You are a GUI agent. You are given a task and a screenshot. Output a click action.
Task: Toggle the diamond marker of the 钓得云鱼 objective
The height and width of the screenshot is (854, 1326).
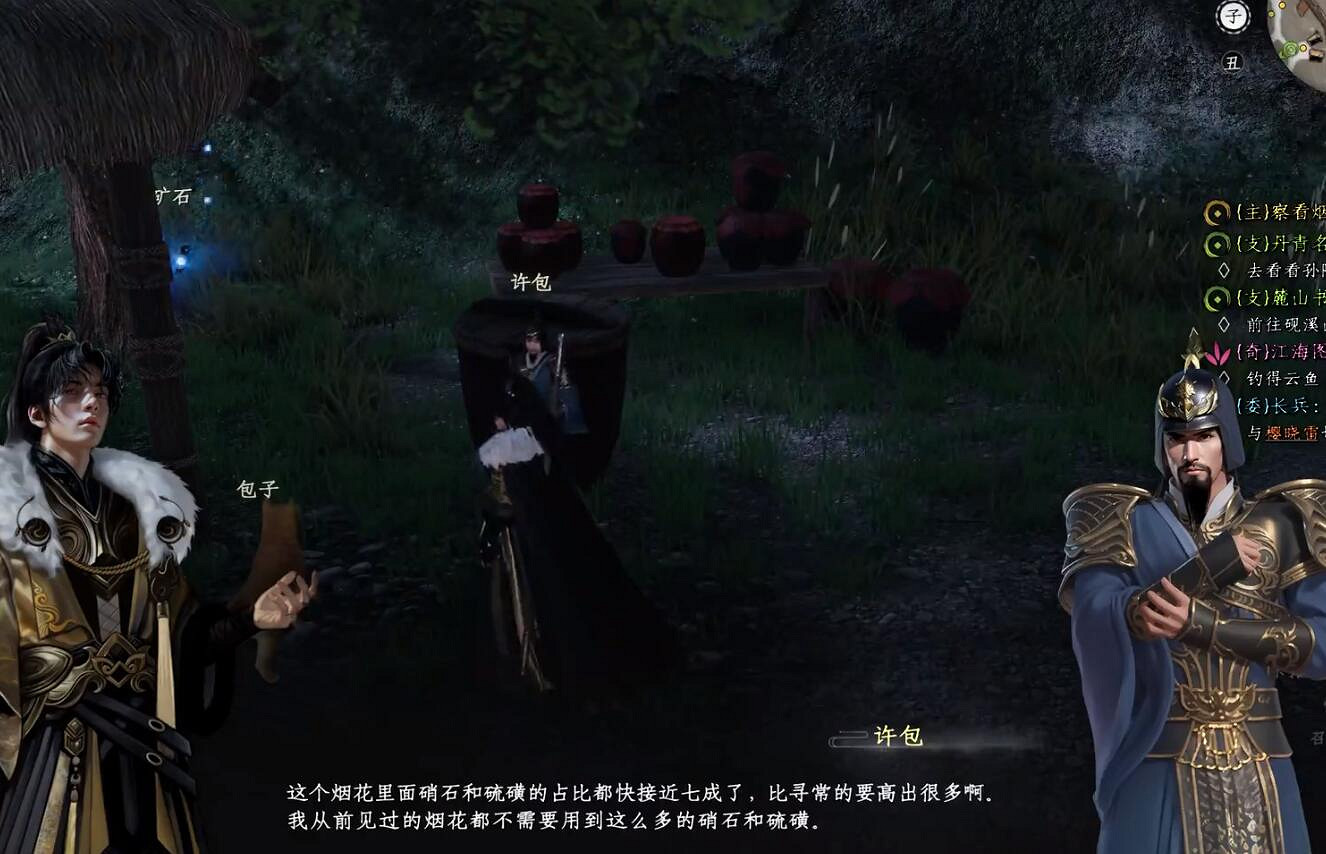(1224, 377)
